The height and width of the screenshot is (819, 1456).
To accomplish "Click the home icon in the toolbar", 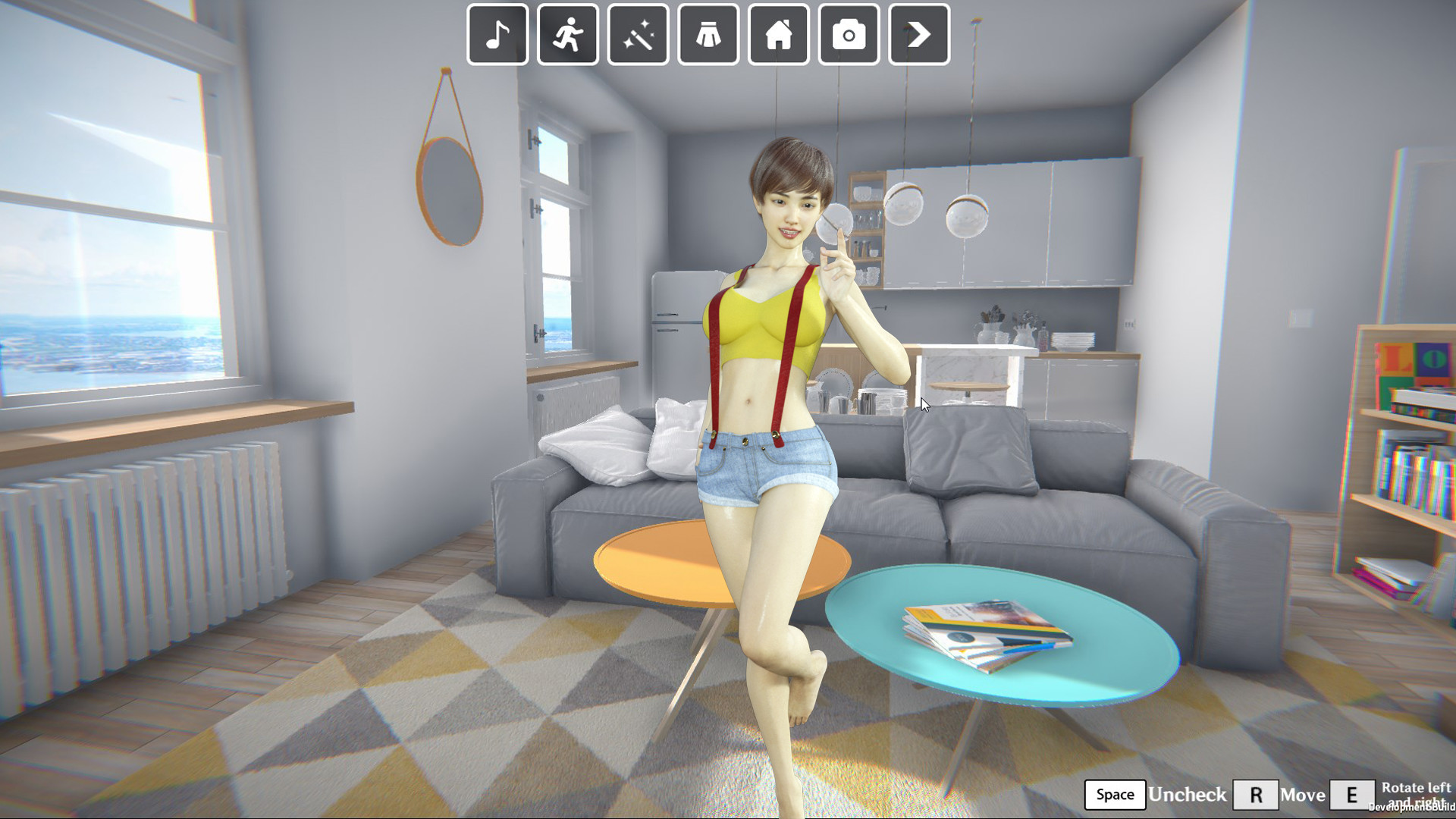I will point(778,33).
